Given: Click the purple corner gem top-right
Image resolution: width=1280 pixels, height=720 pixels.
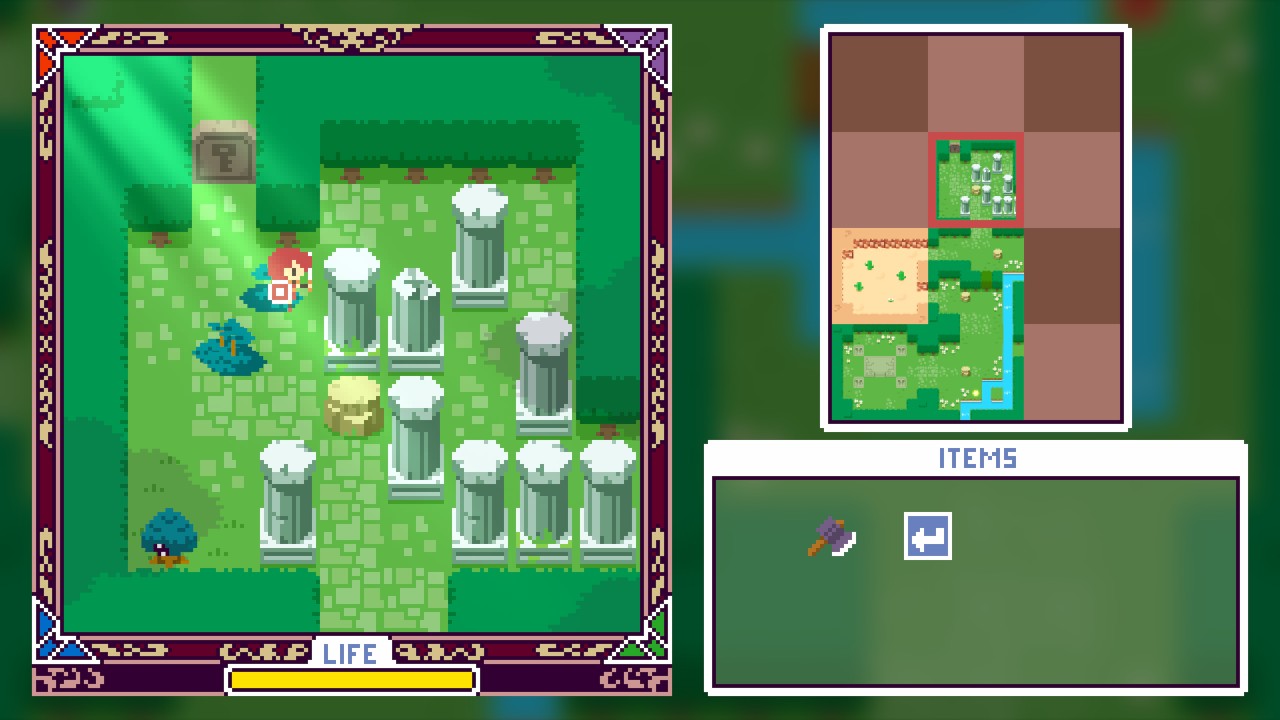Looking at the screenshot, I should [655, 37].
